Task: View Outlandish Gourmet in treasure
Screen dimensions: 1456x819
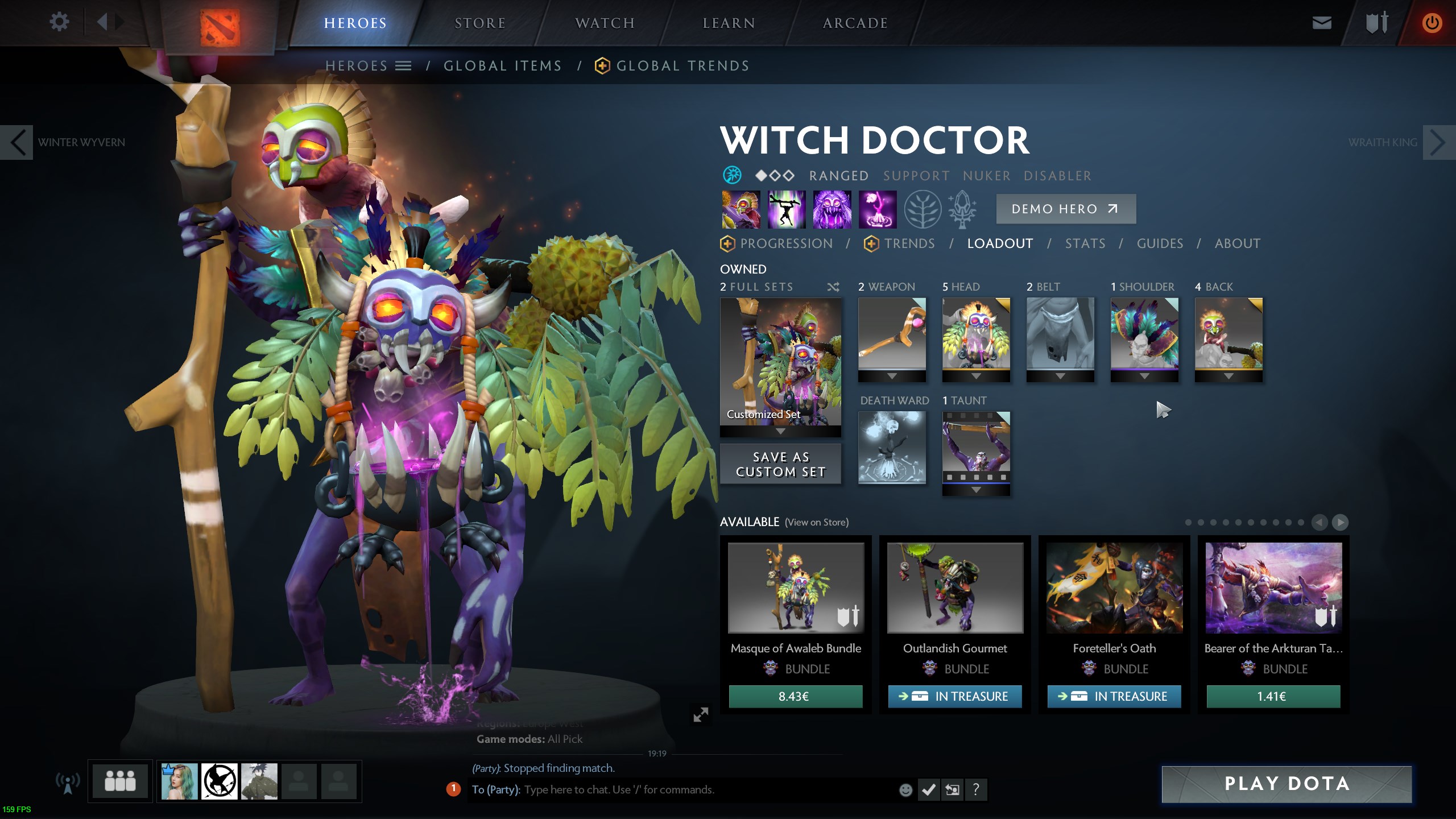Action: point(954,697)
